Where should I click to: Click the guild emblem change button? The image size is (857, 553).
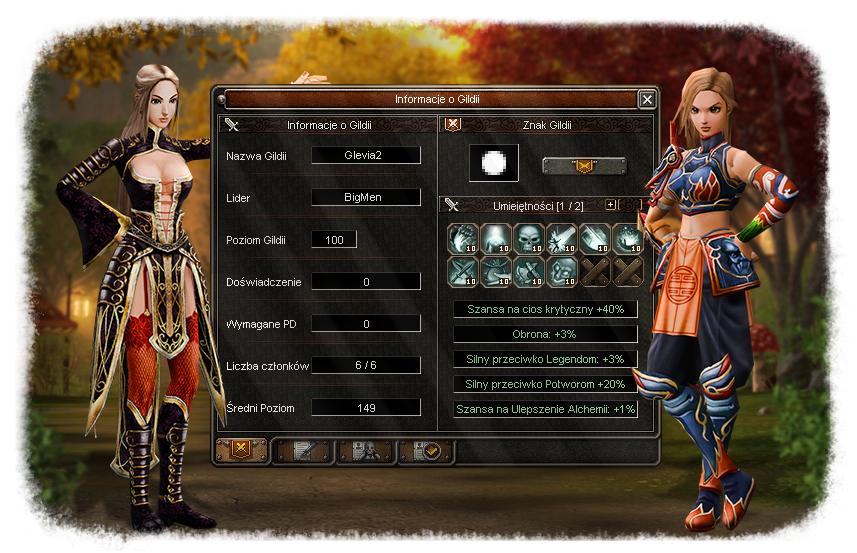tap(584, 166)
